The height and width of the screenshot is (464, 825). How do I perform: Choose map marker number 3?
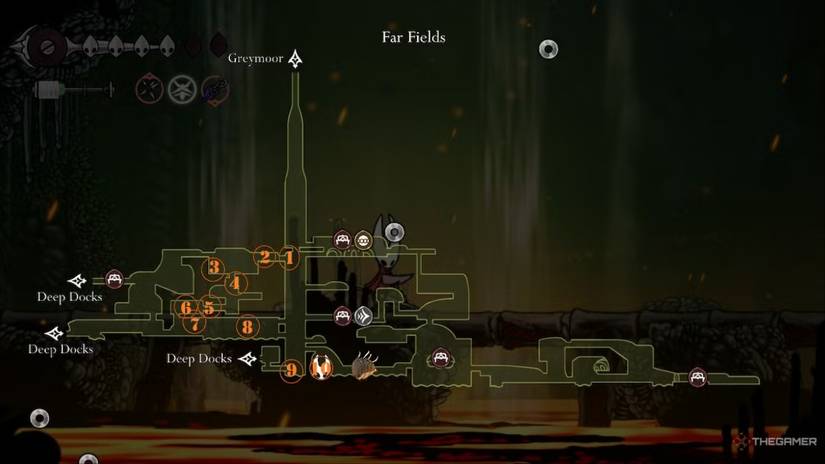click(x=213, y=267)
